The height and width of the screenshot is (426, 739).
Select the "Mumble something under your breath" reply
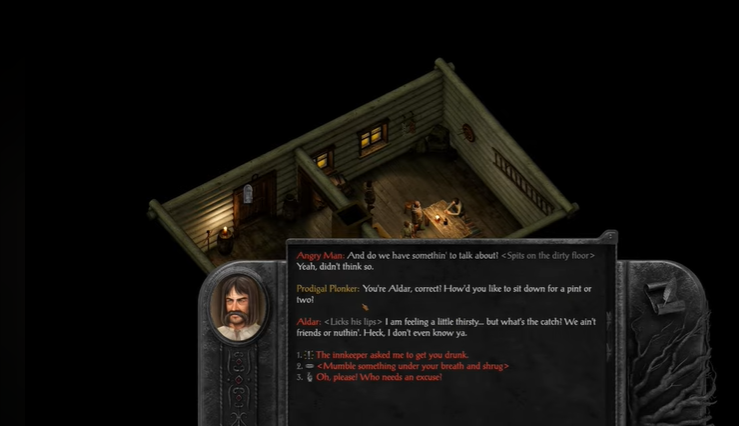click(412, 366)
